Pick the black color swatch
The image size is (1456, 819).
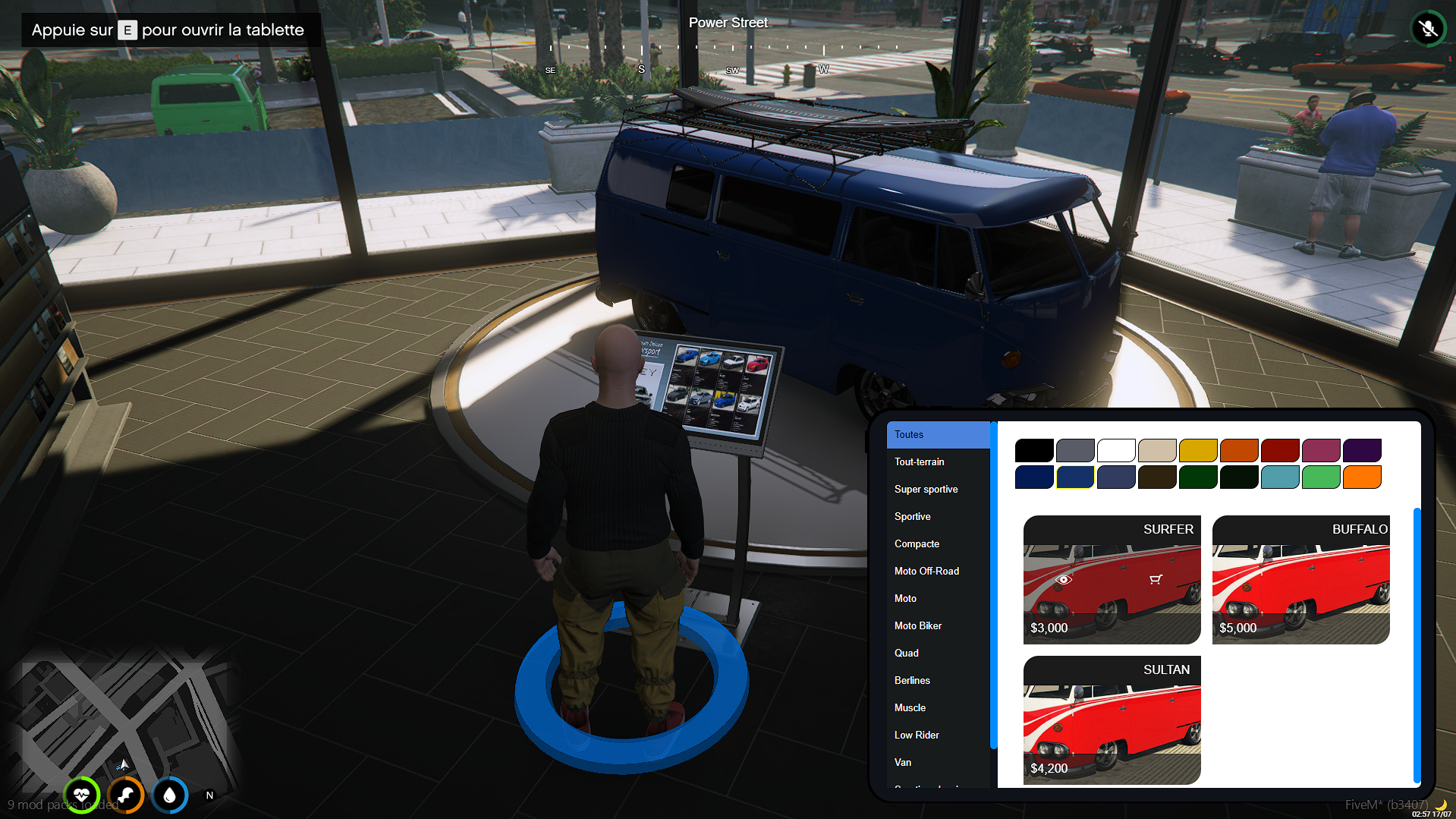[x=1034, y=451]
